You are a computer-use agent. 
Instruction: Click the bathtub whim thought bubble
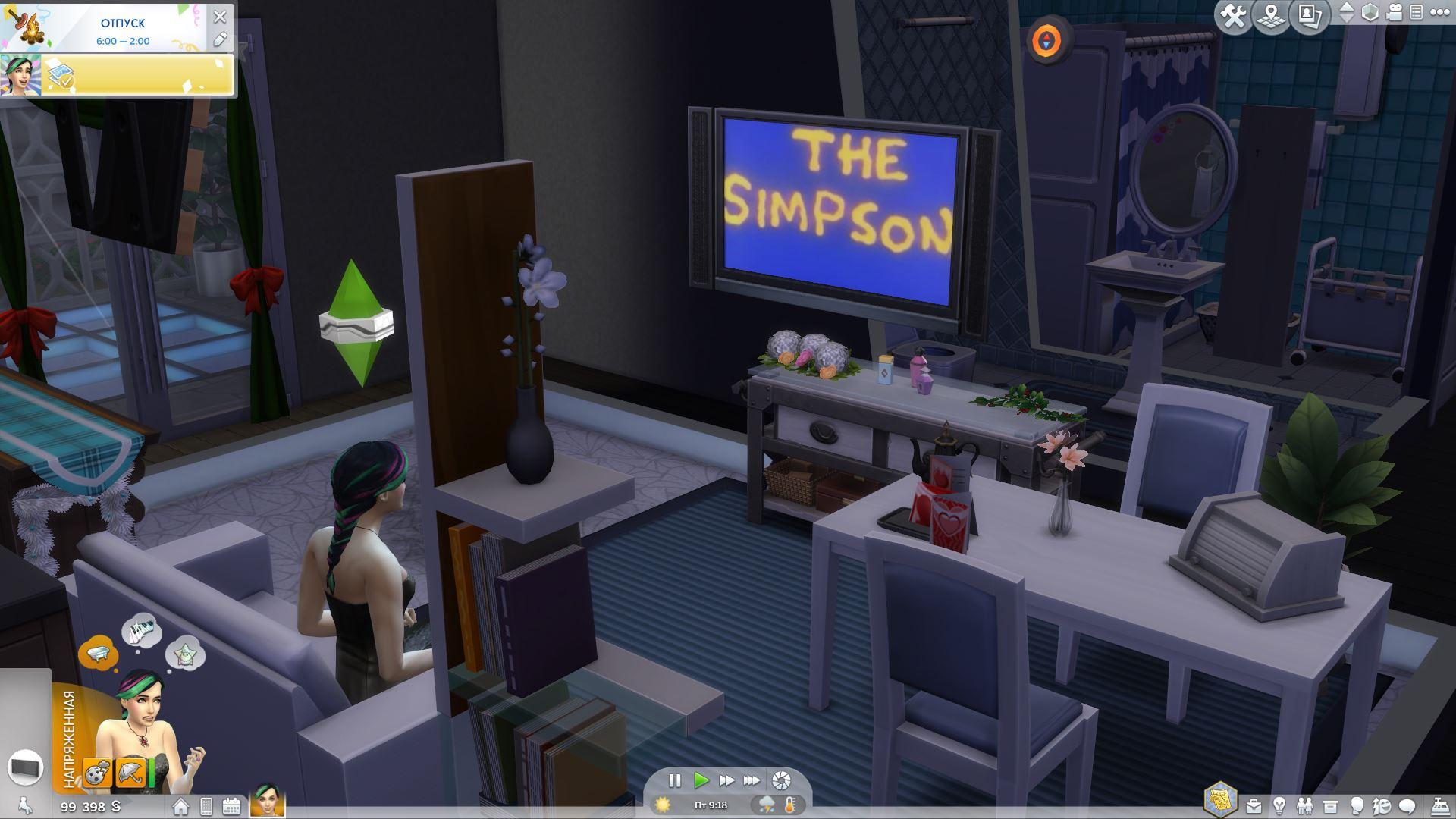[99, 652]
